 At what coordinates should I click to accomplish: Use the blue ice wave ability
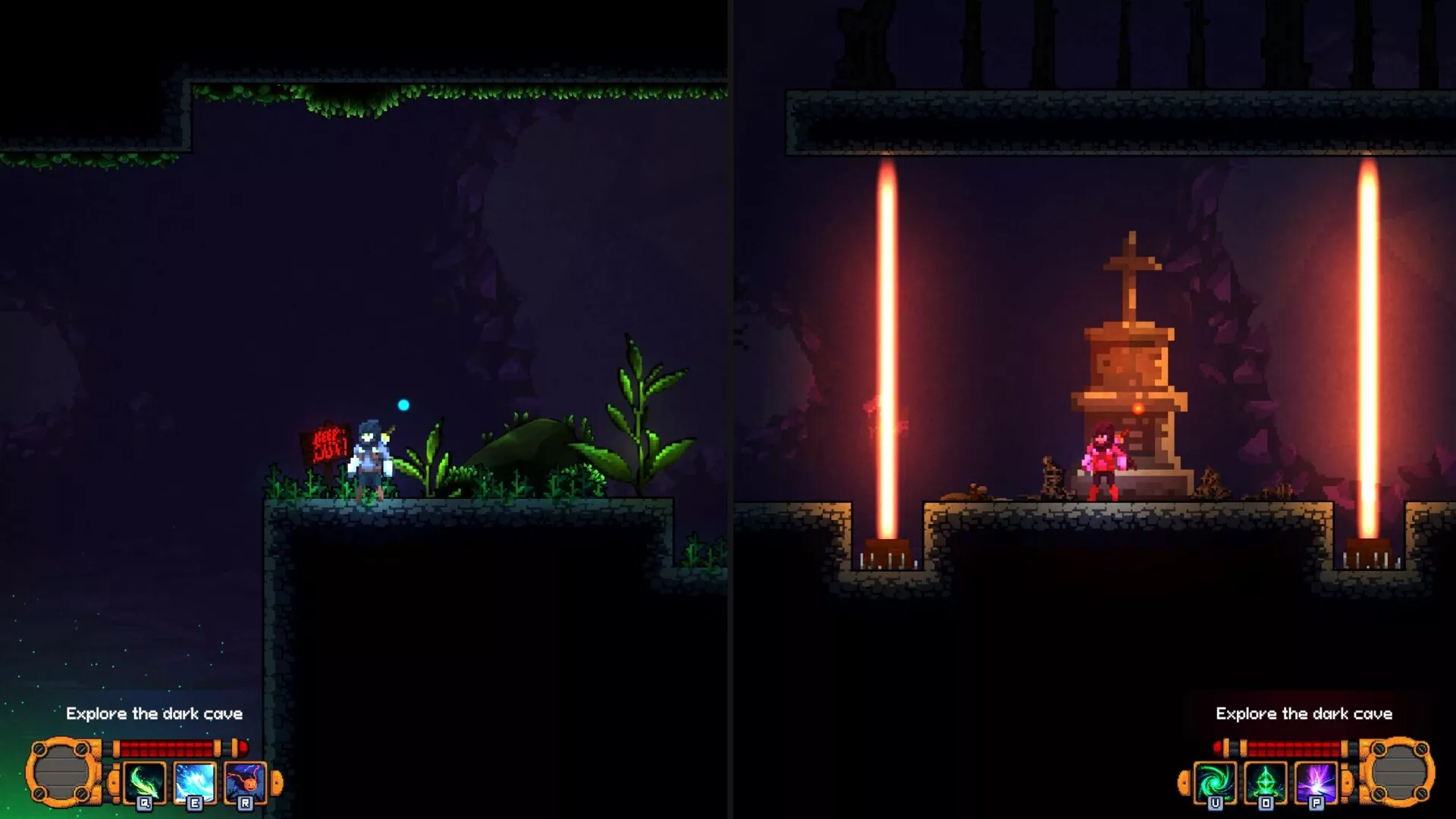point(195,782)
